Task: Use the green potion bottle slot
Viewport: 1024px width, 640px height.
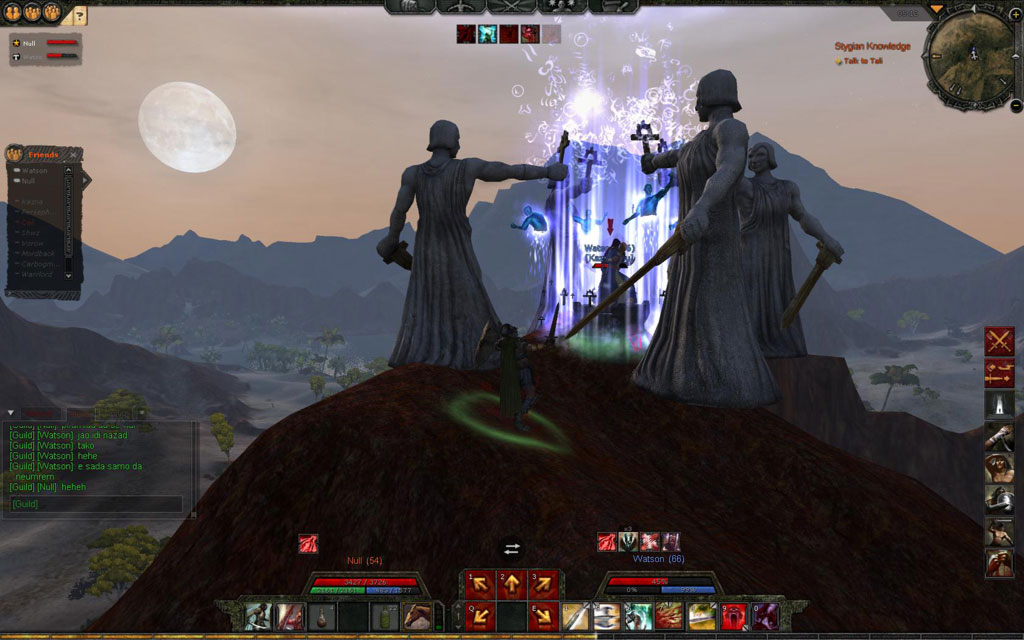Action: 386,617
